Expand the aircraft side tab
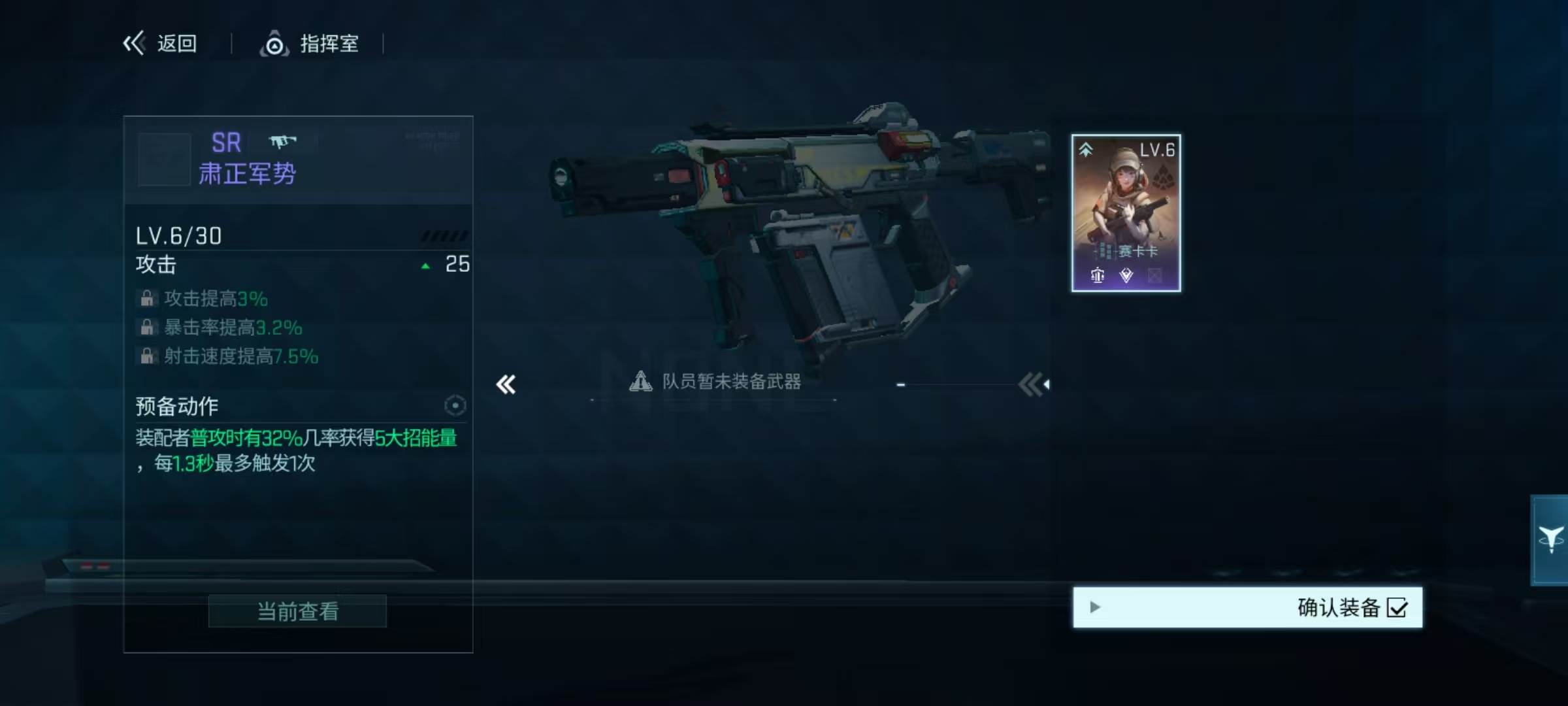Screen dimensions: 1568x706 click(1550, 539)
